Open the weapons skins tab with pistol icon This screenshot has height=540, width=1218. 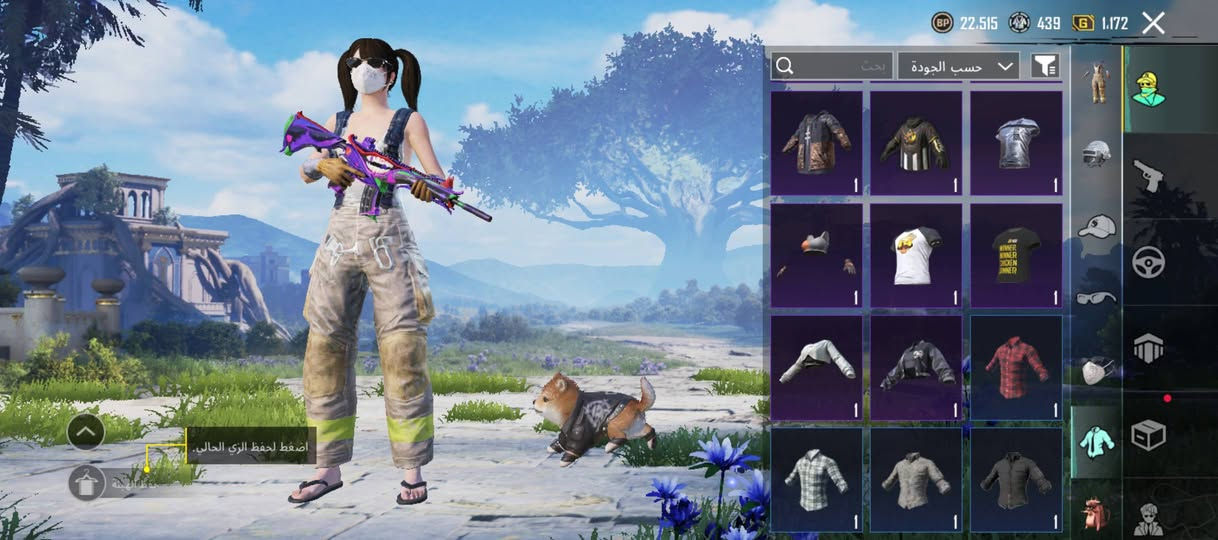tap(1148, 176)
